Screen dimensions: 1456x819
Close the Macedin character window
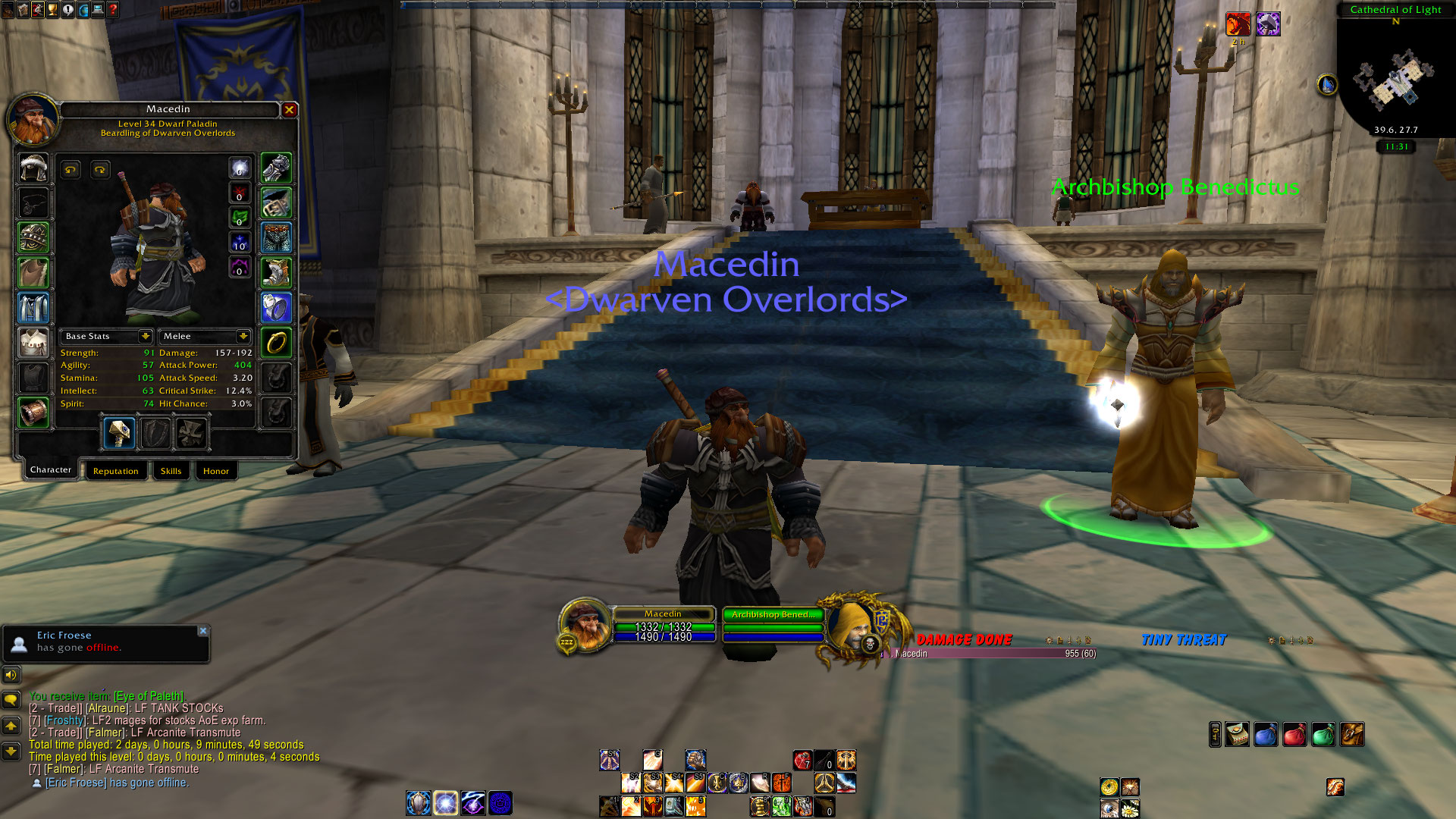coord(289,110)
